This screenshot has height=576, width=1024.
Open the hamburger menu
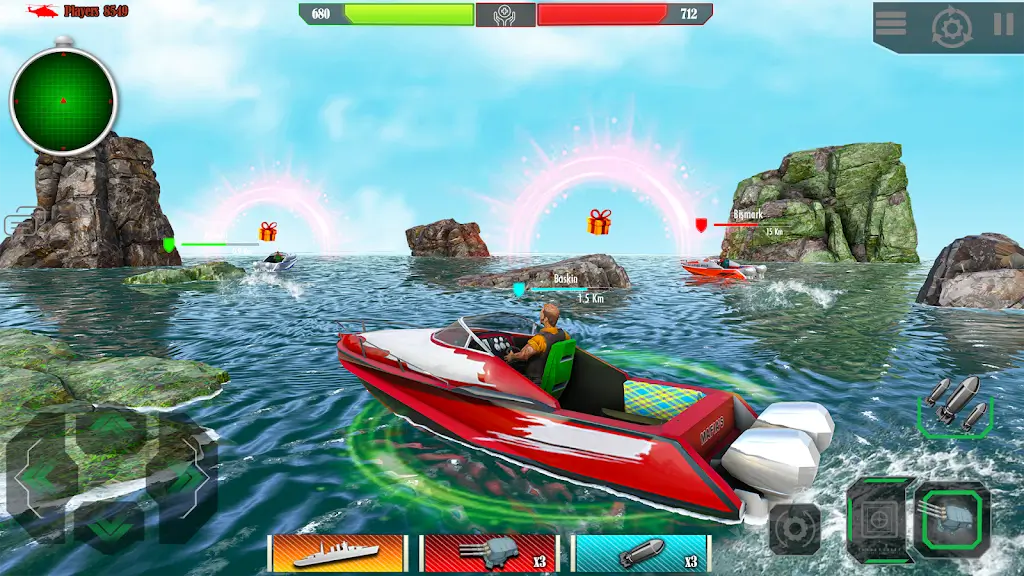tap(891, 23)
